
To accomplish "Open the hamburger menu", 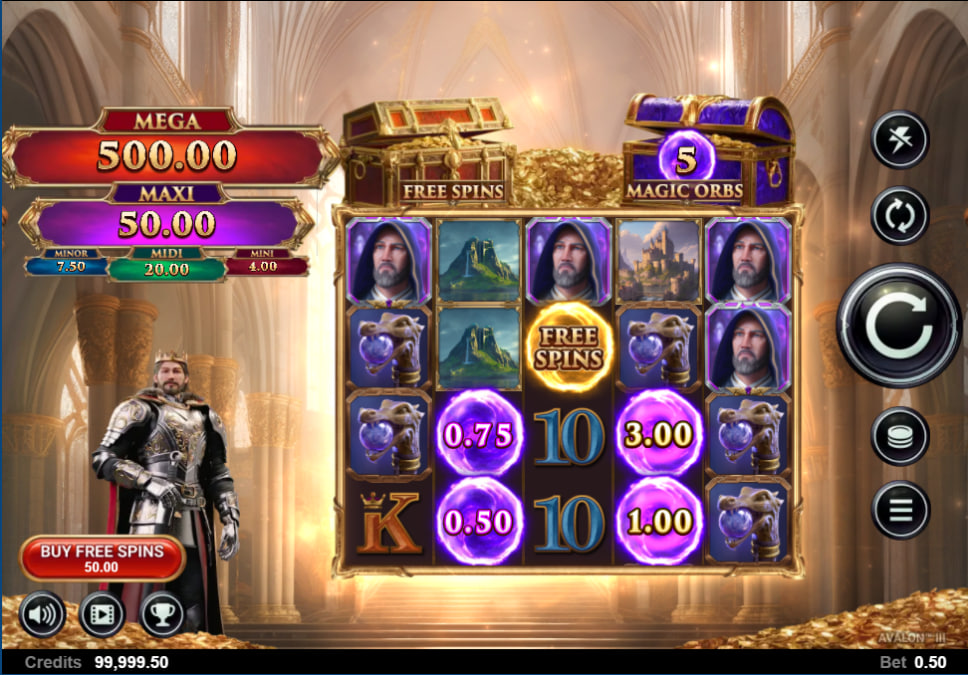I will (900, 510).
